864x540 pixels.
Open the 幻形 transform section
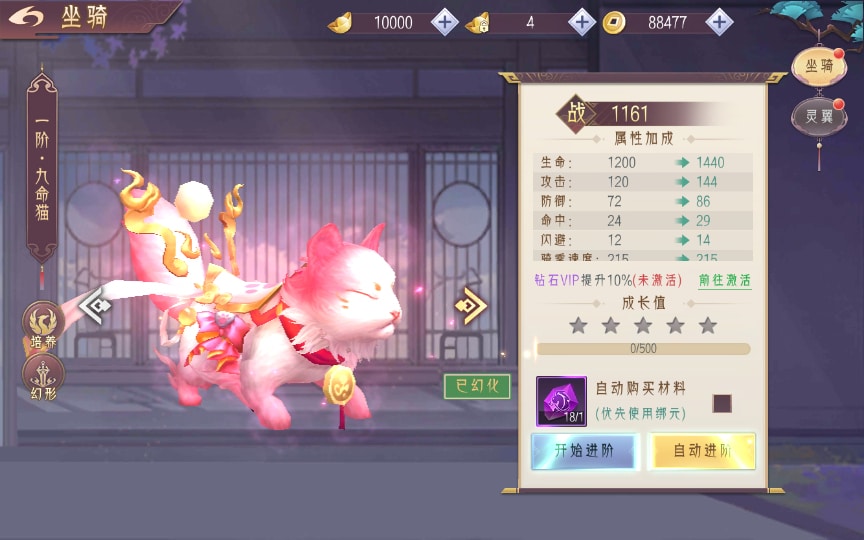43,374
